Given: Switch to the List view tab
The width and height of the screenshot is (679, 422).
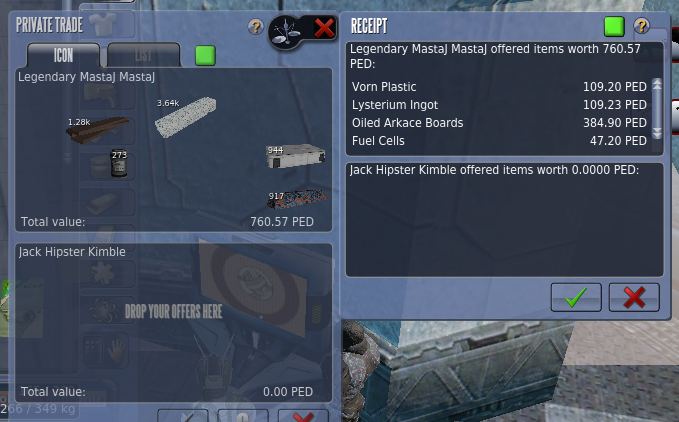Looking at the screenshot, I should tap(143, 55).
